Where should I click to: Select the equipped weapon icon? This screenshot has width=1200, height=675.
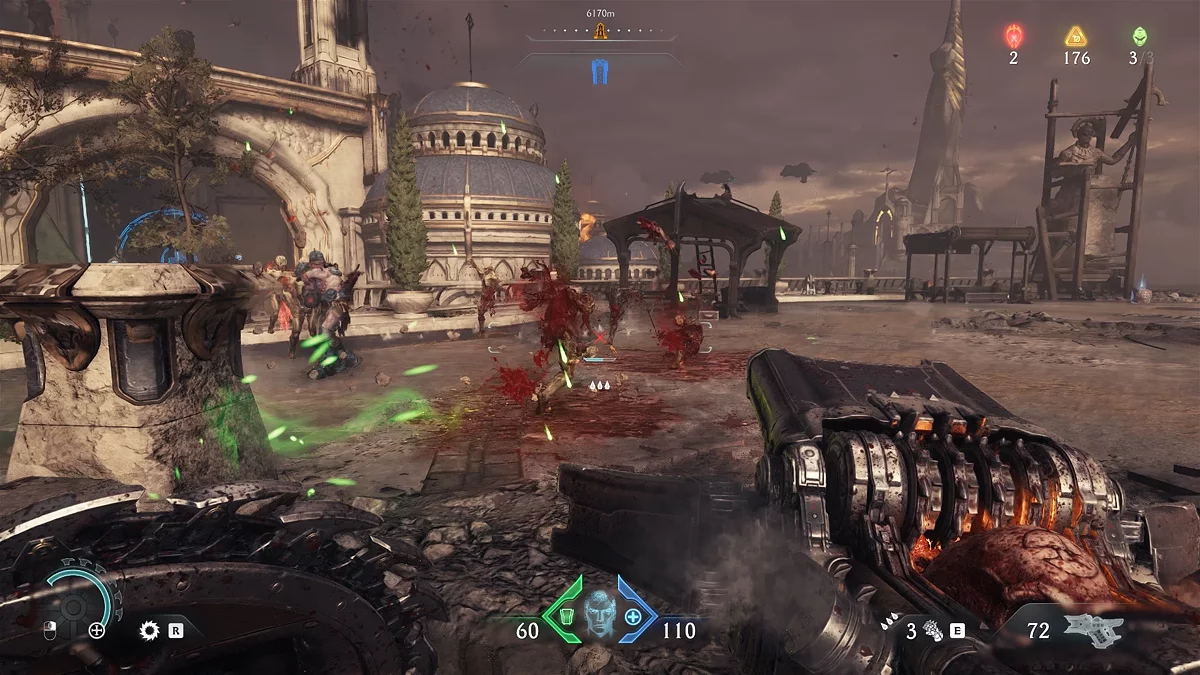tap(1094, 630)
